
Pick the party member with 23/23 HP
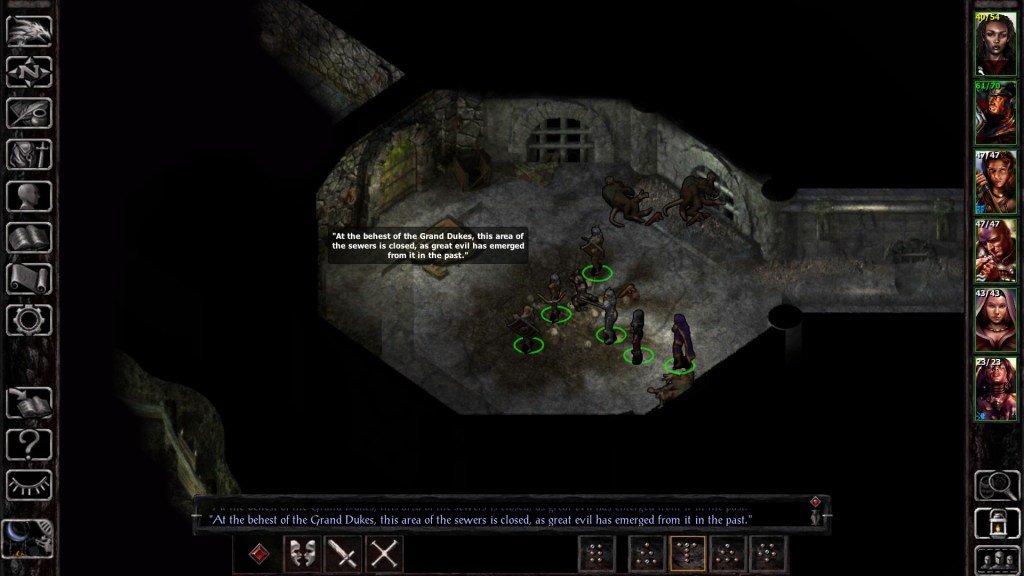coord(996,389)
